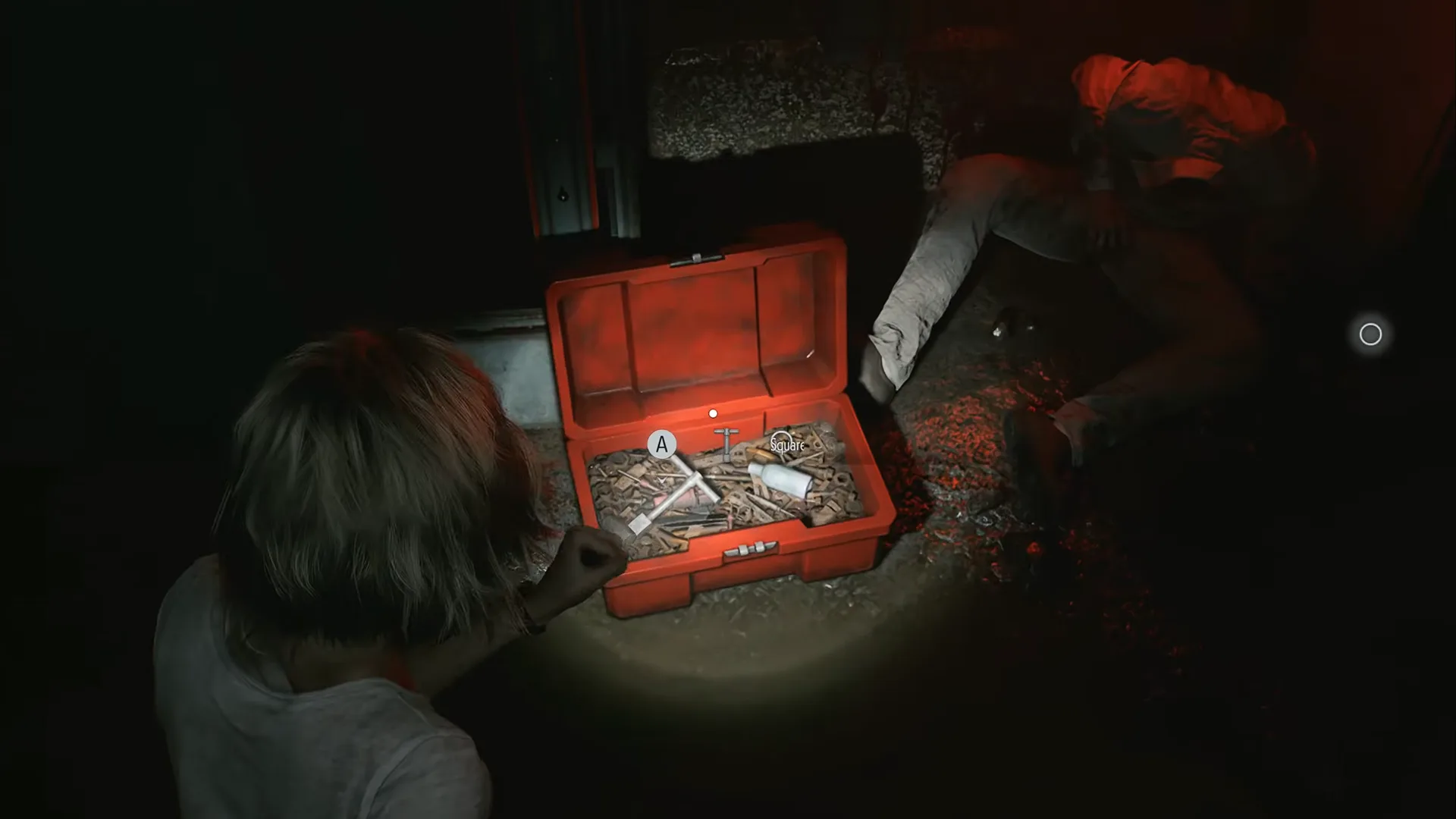Pick the white spray bottle in the toolbox

click(x=778, y=478)
